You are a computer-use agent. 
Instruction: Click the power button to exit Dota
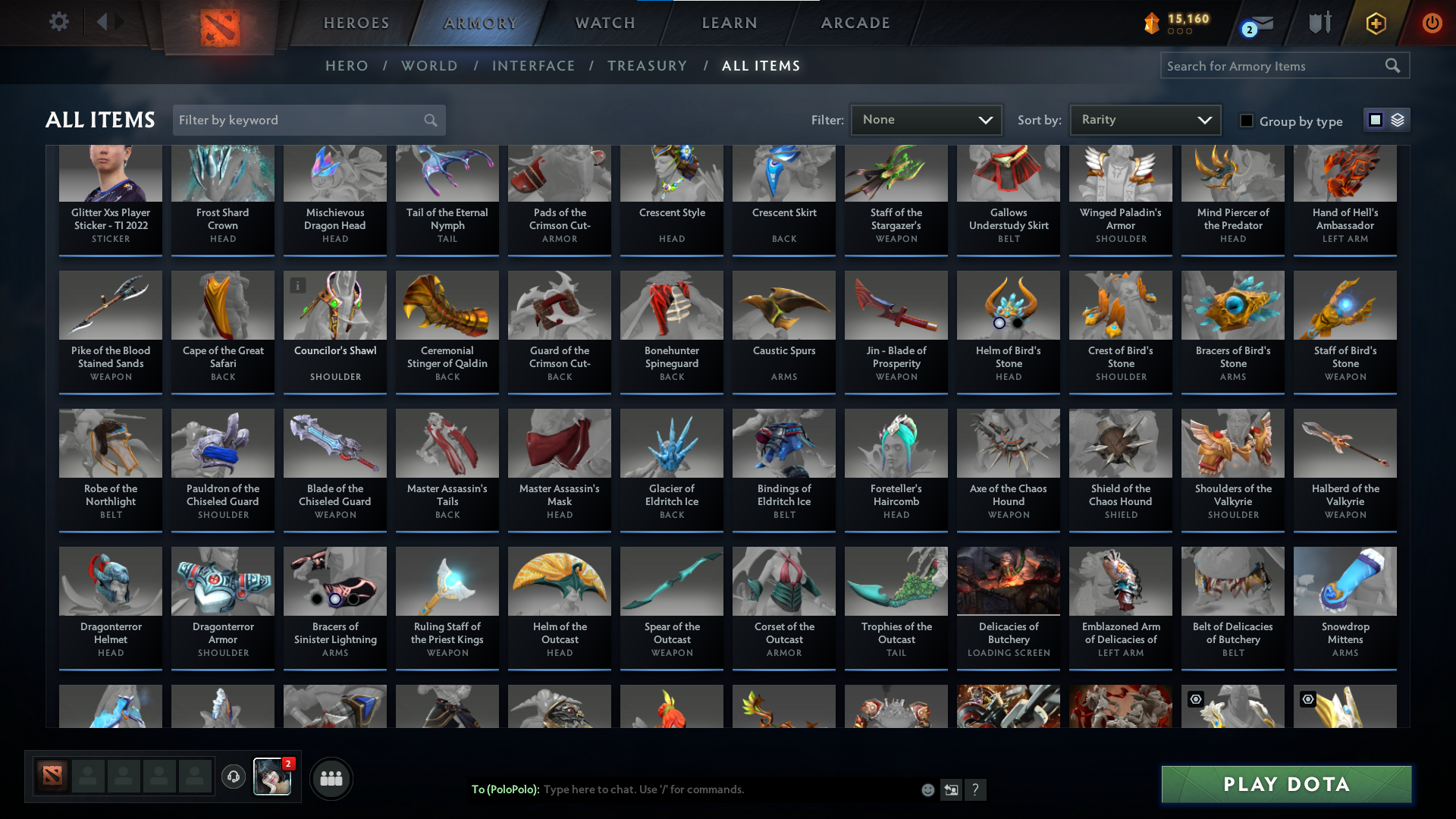point(1432,23)
